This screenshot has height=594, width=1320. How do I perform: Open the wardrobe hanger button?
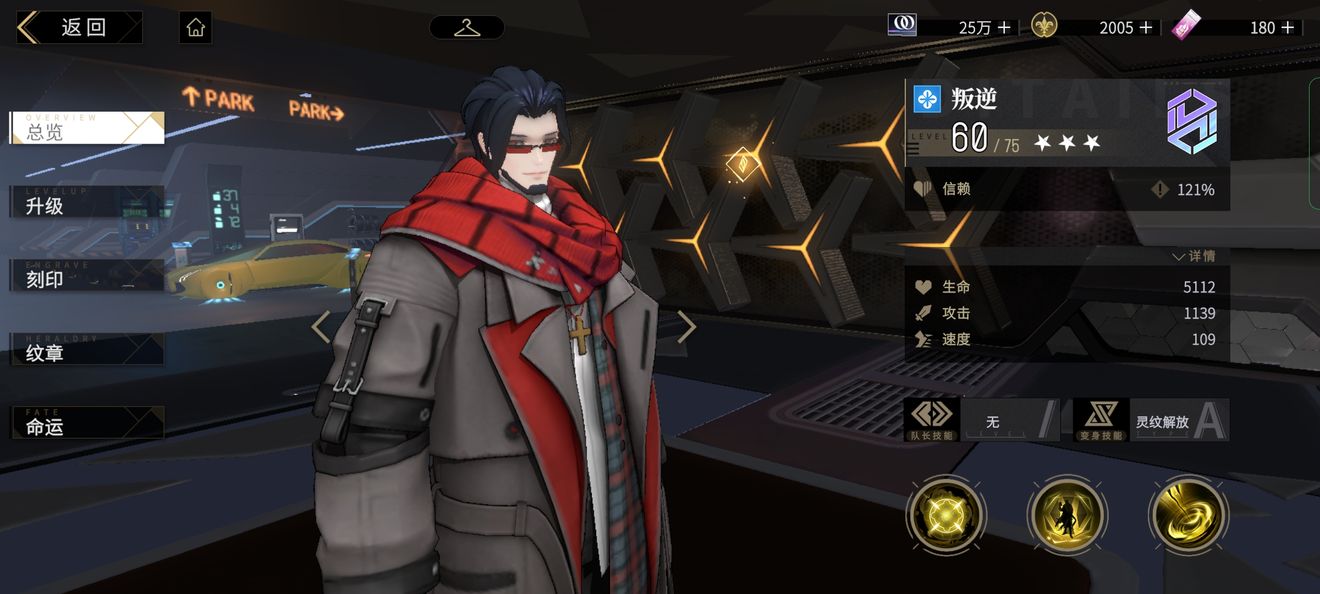pos(466,27)
